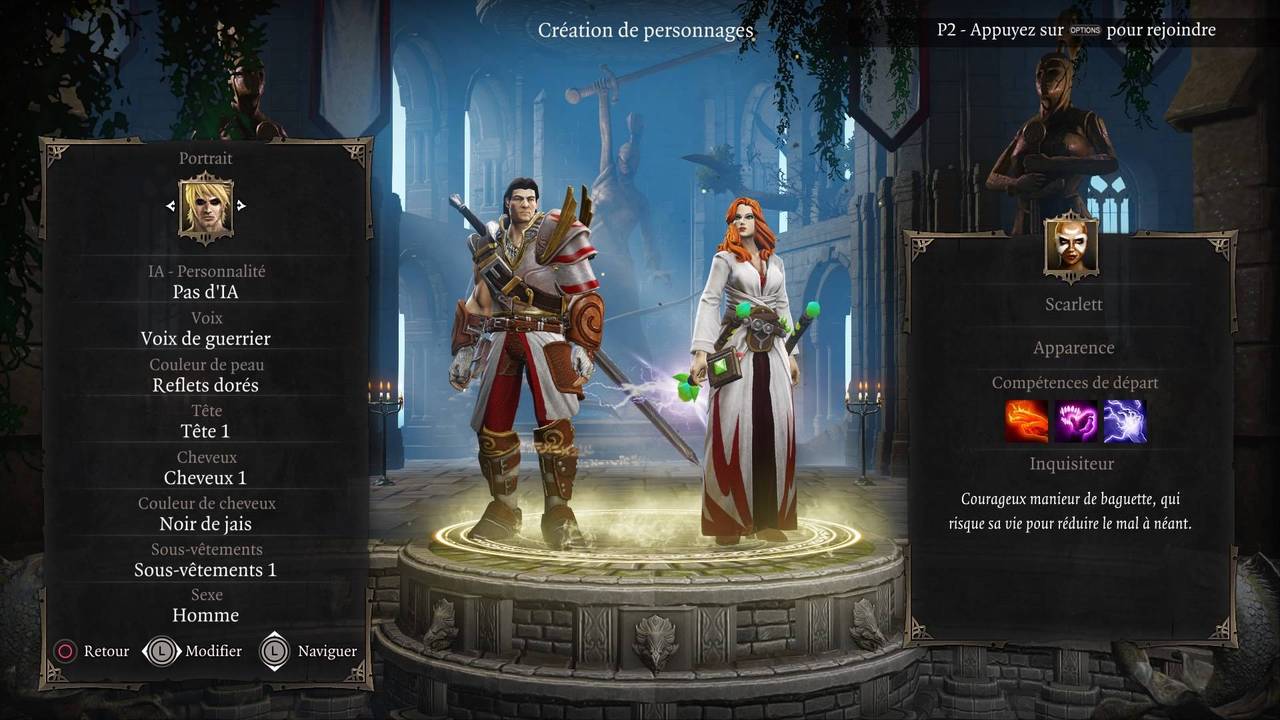Select the blond hero portrait
Viewport: 1280px width, 720px height.
206,207
